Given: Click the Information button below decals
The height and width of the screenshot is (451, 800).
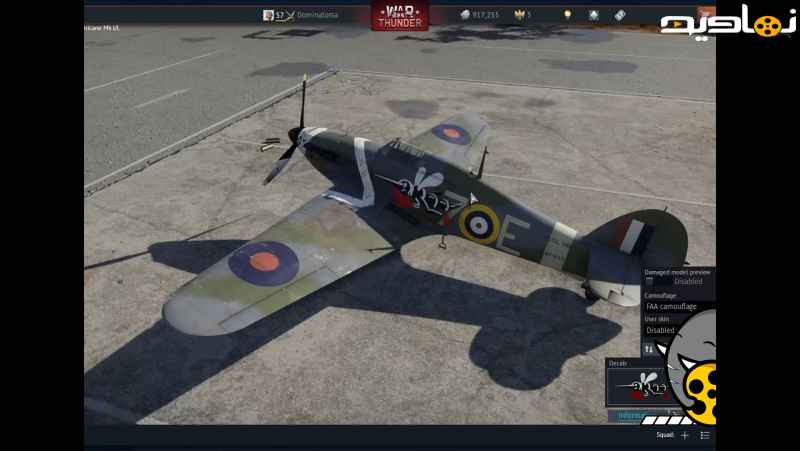Looking at the screenshot, I should pos(634,415).
